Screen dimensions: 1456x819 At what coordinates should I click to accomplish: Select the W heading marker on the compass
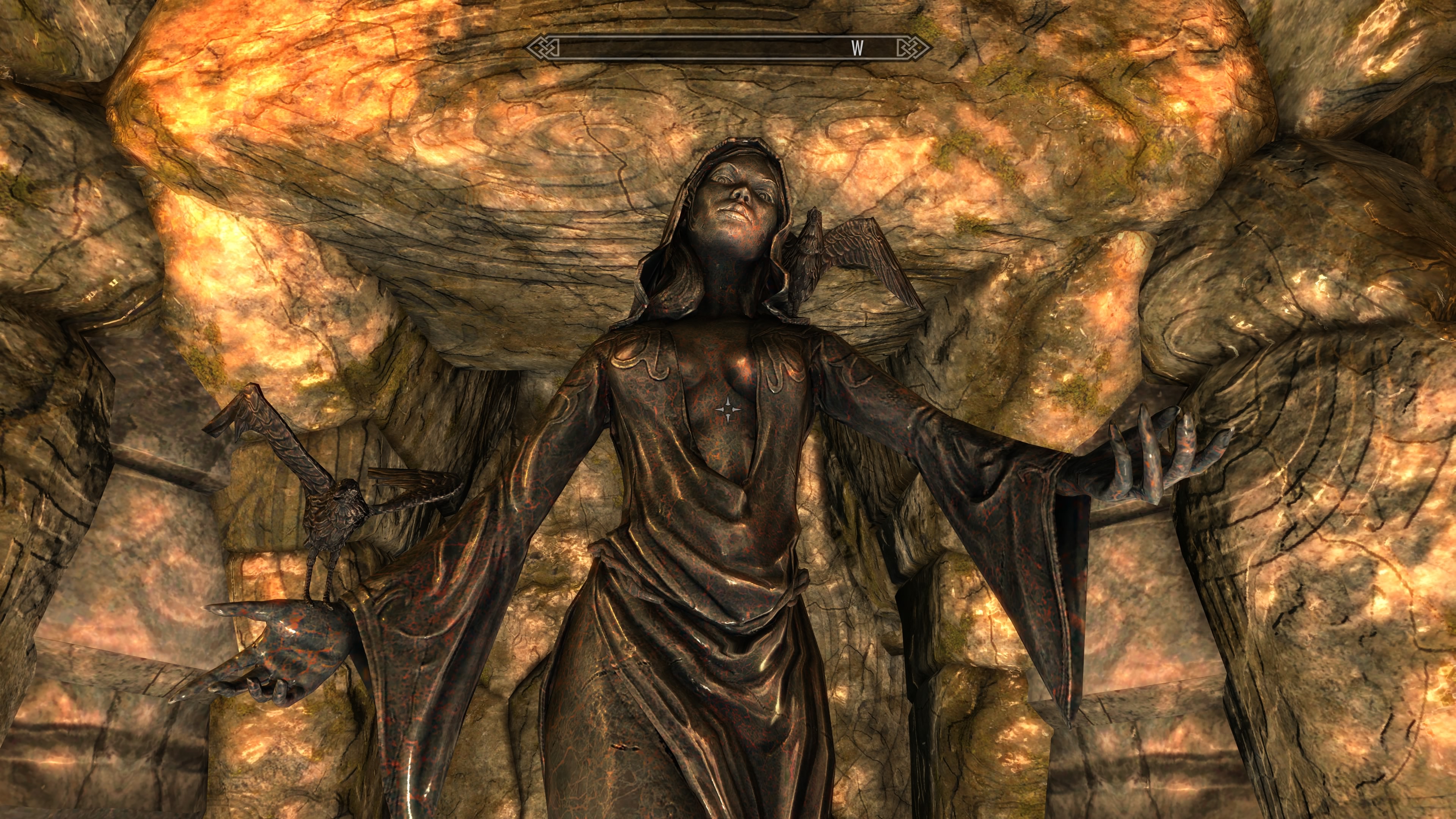point(857,49)
